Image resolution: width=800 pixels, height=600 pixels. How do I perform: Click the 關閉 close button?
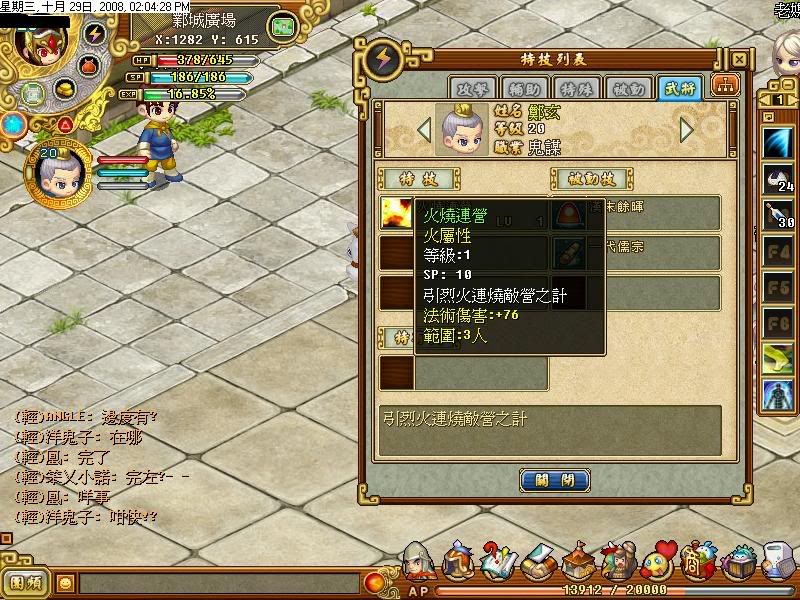554,481
